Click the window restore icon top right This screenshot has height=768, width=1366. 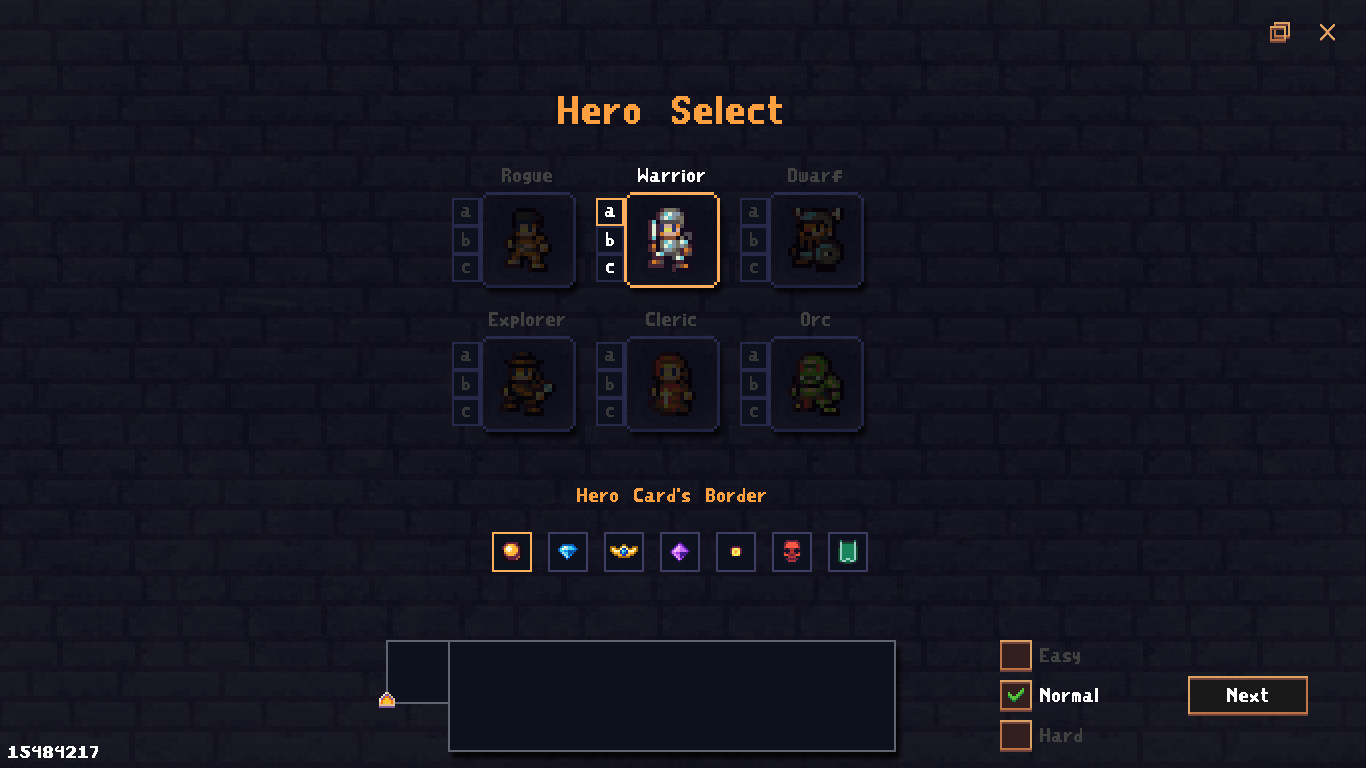pos(1280,32)
